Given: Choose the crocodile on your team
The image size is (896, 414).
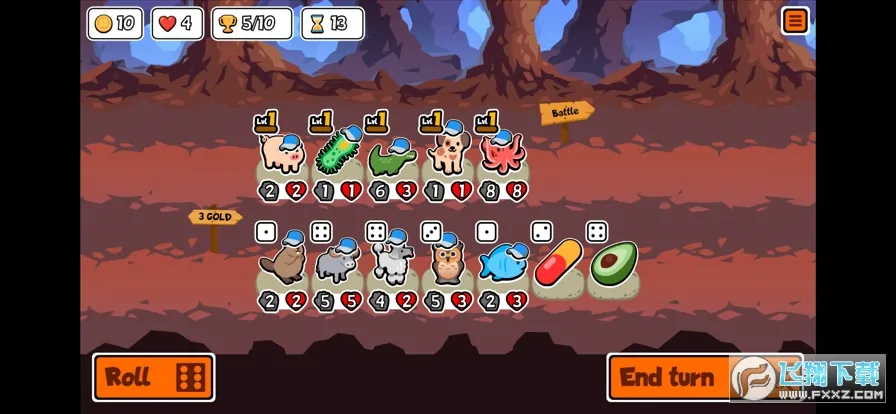Looking at the screenshot, I should point(391,156).
